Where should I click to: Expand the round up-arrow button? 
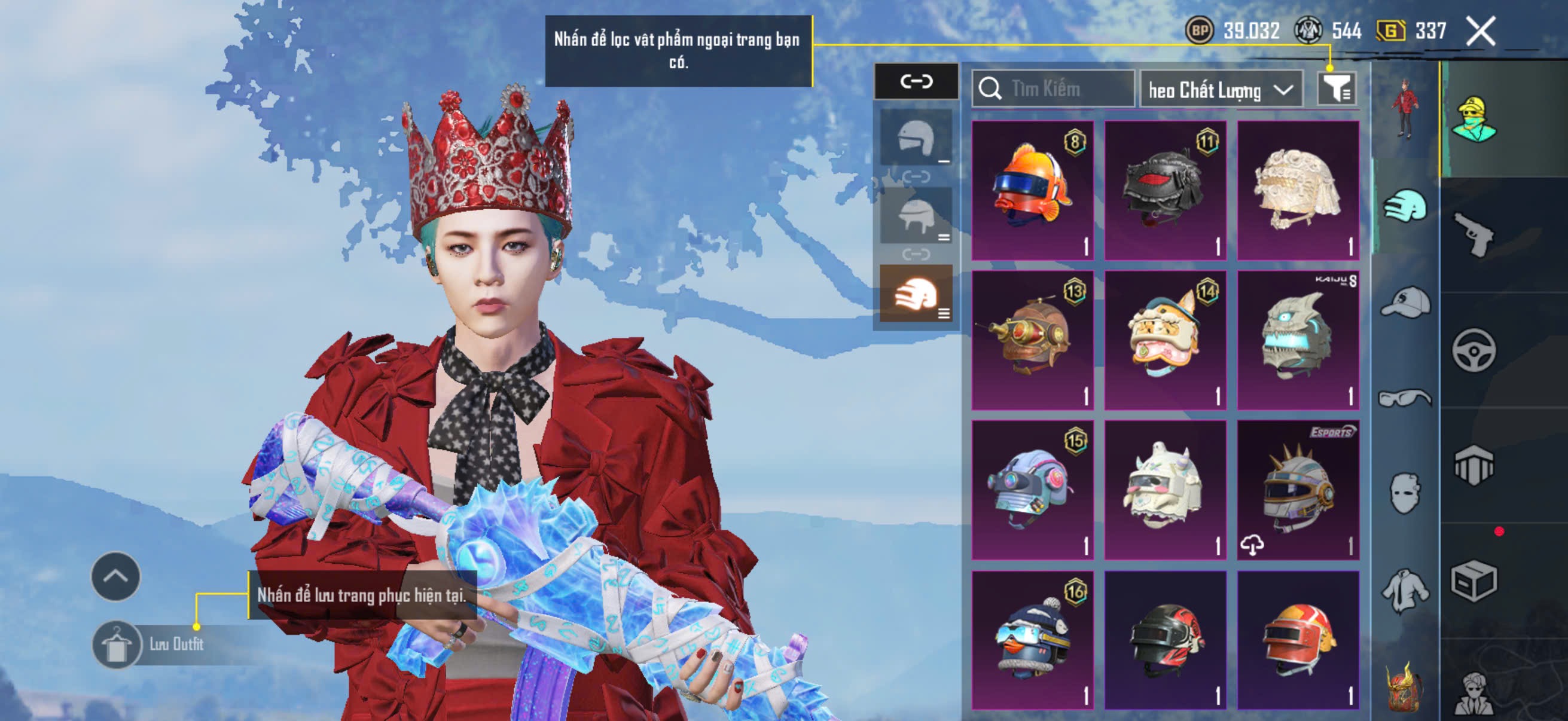(x=115, y=576)
